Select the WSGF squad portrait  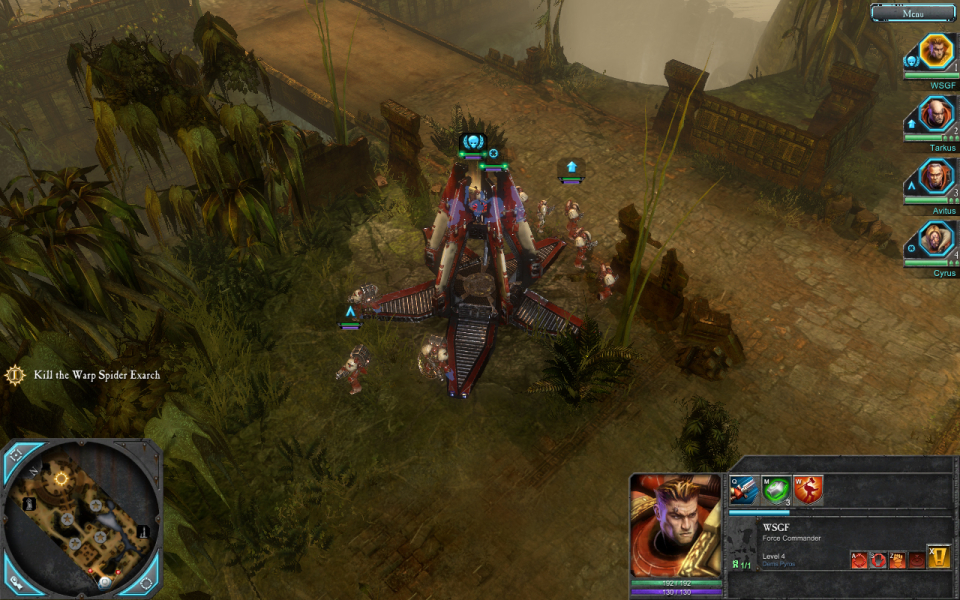[937, 52]
